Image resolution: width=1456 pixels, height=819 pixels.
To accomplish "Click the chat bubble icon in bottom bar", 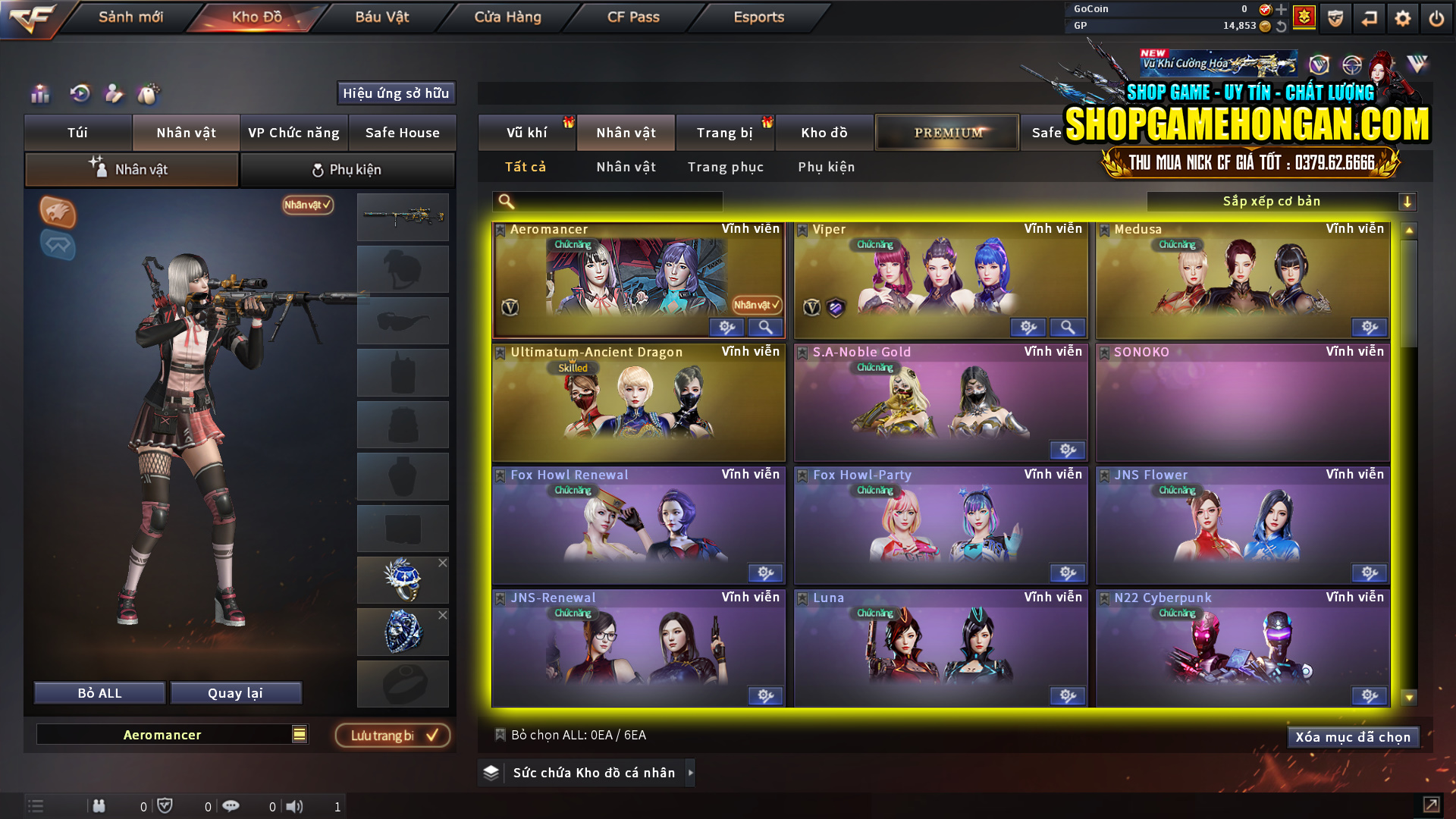I will click(231, 806).
